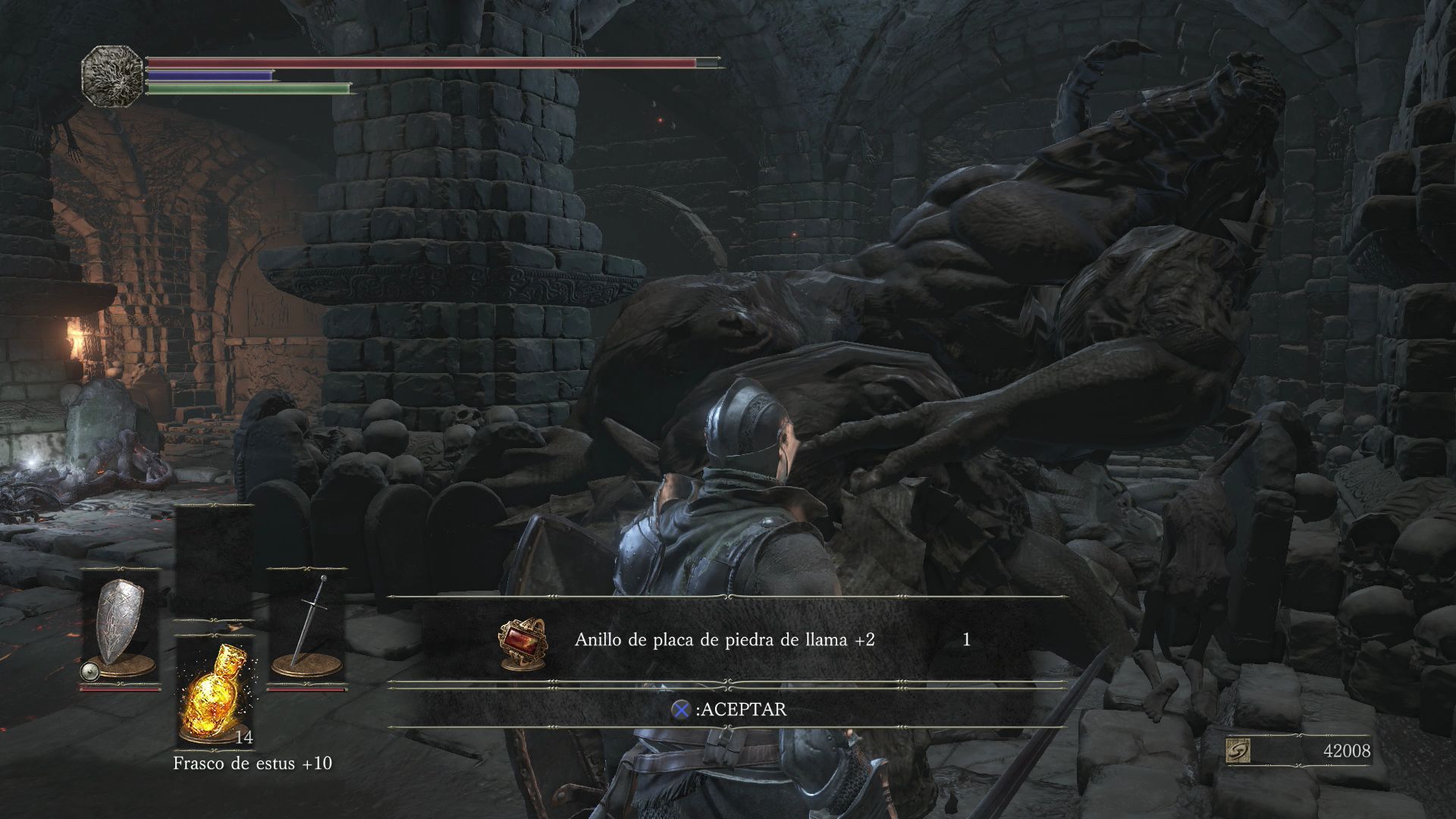Click the Flame Stoneplate Ring +2 icon

[x=522, y=642]
